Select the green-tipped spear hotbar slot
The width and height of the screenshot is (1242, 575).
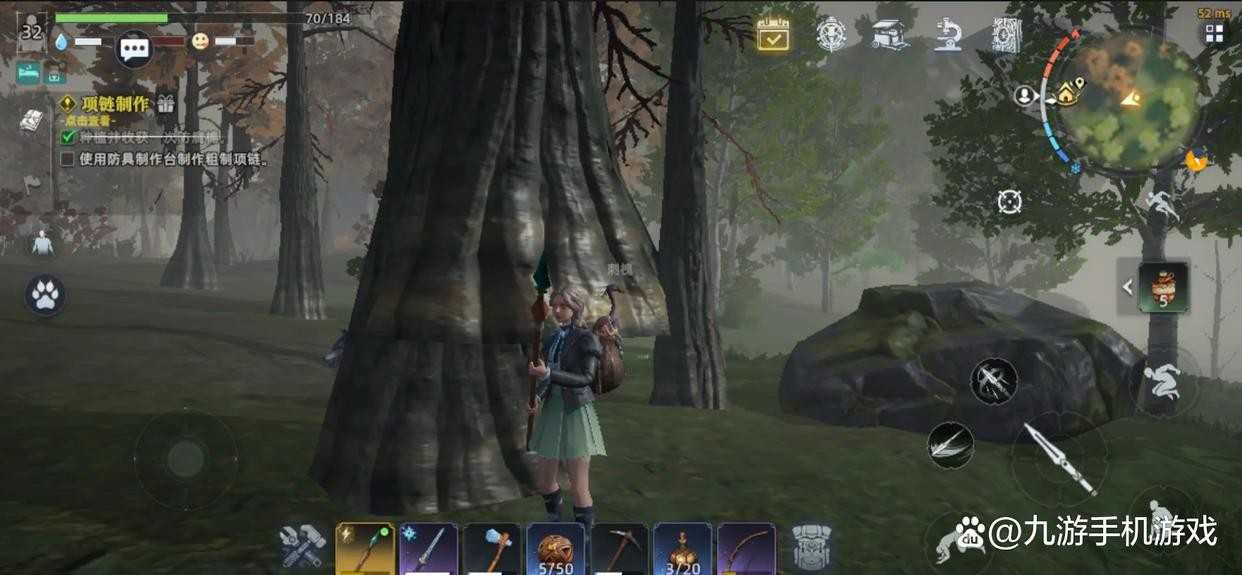pyautogui.click(x=364, y=549)
